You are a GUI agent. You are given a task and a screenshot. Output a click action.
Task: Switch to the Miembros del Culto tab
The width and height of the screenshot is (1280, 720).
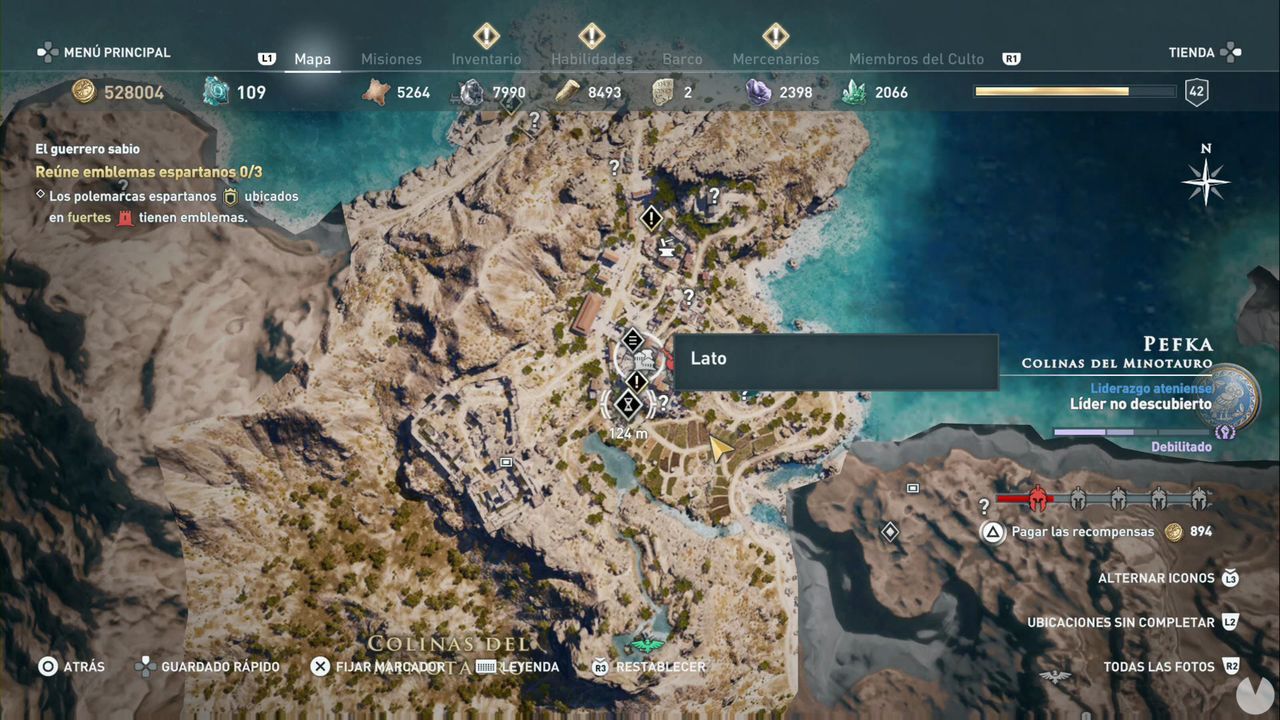click(x=916, y=58)
